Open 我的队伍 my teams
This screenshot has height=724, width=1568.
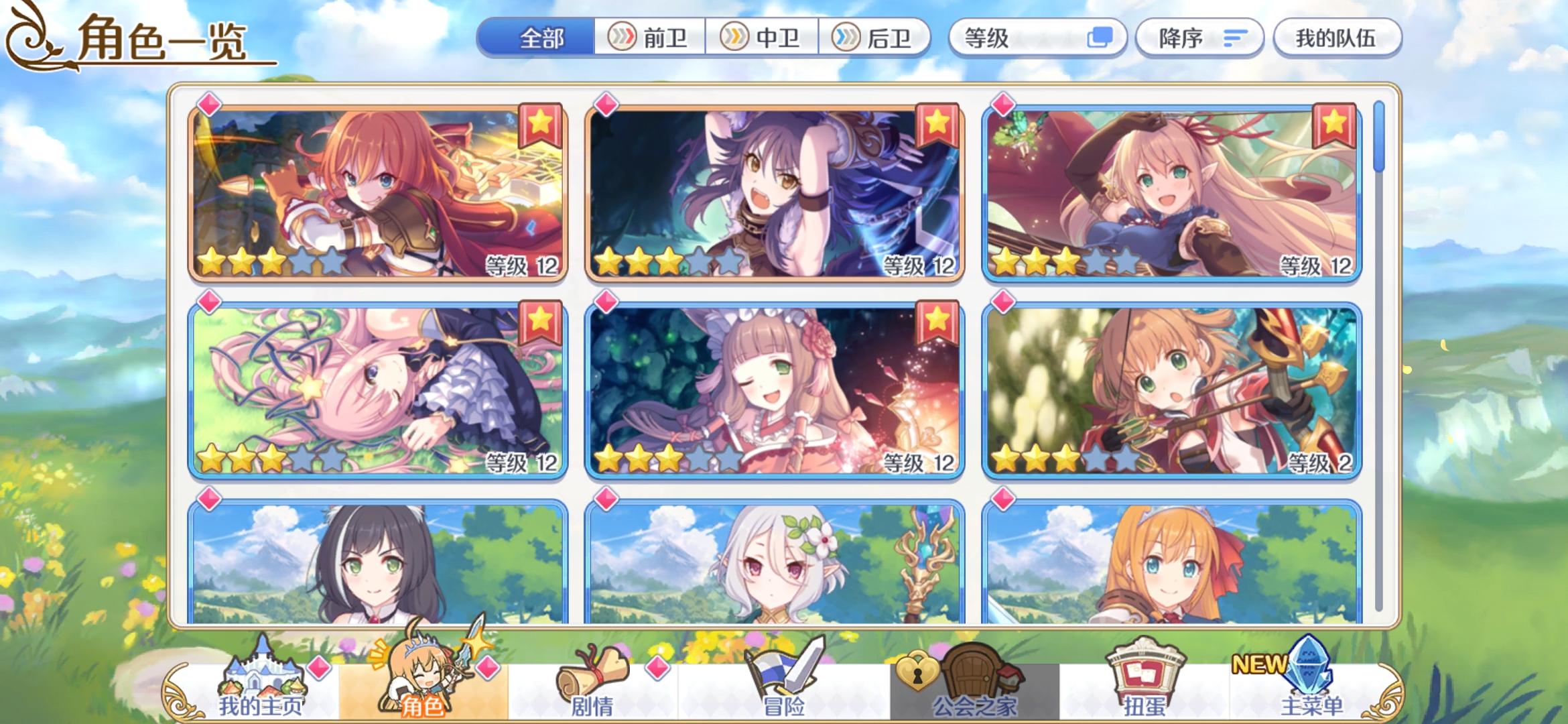1336,38
